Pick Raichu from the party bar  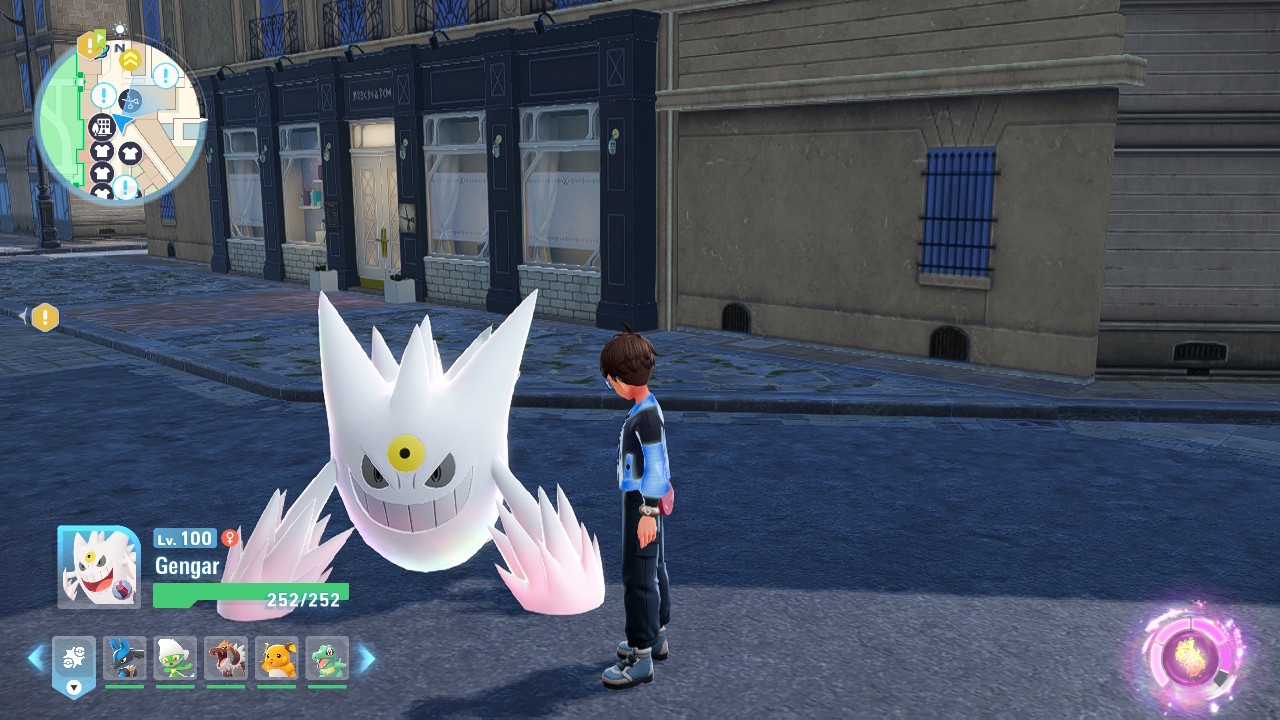277,658
